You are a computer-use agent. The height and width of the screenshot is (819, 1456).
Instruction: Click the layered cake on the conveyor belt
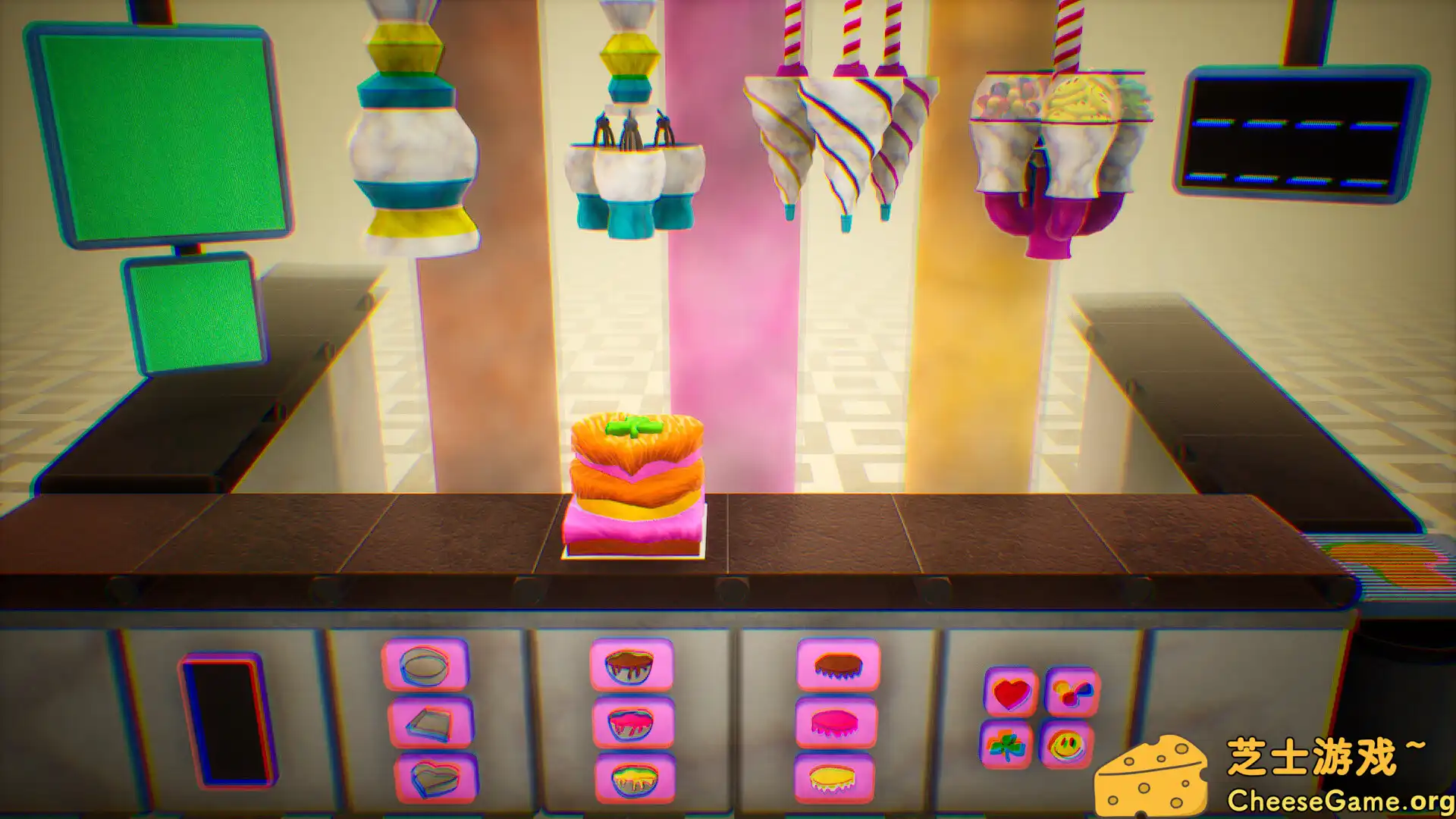[x=637, y=485]
